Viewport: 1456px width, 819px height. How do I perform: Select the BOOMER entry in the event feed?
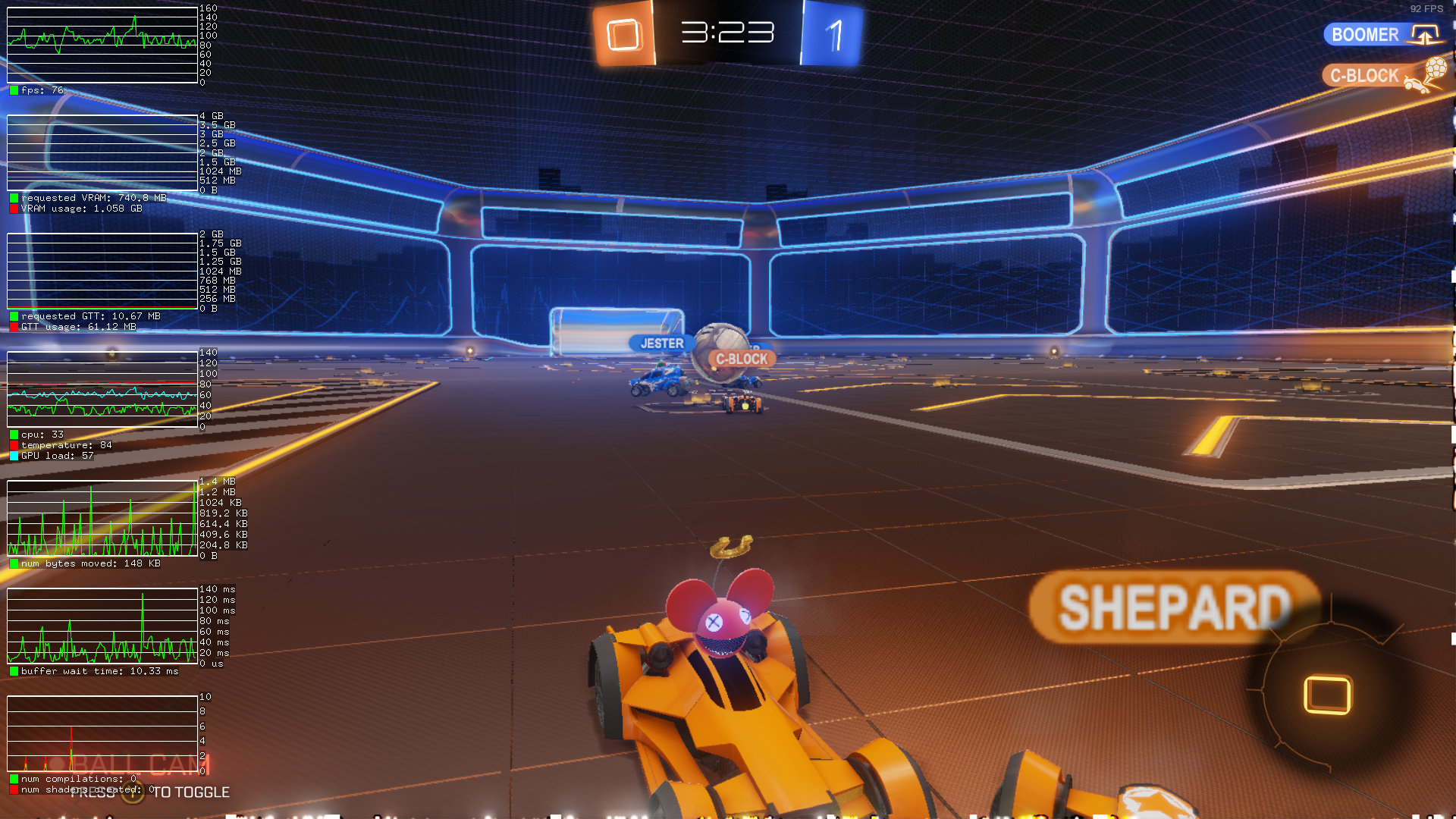coord(1366,35)
